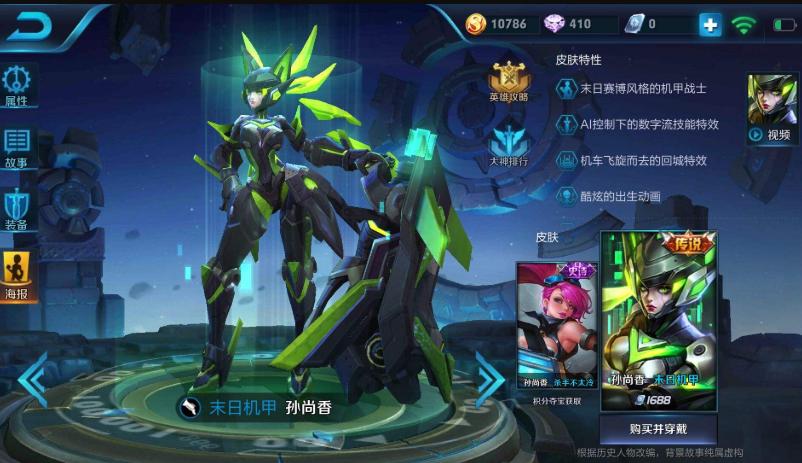Image resolution: width=802 pixels, height=463 pixels.
Task: Buy and equip with 购买并穿戴
Action: coord(658,429)
